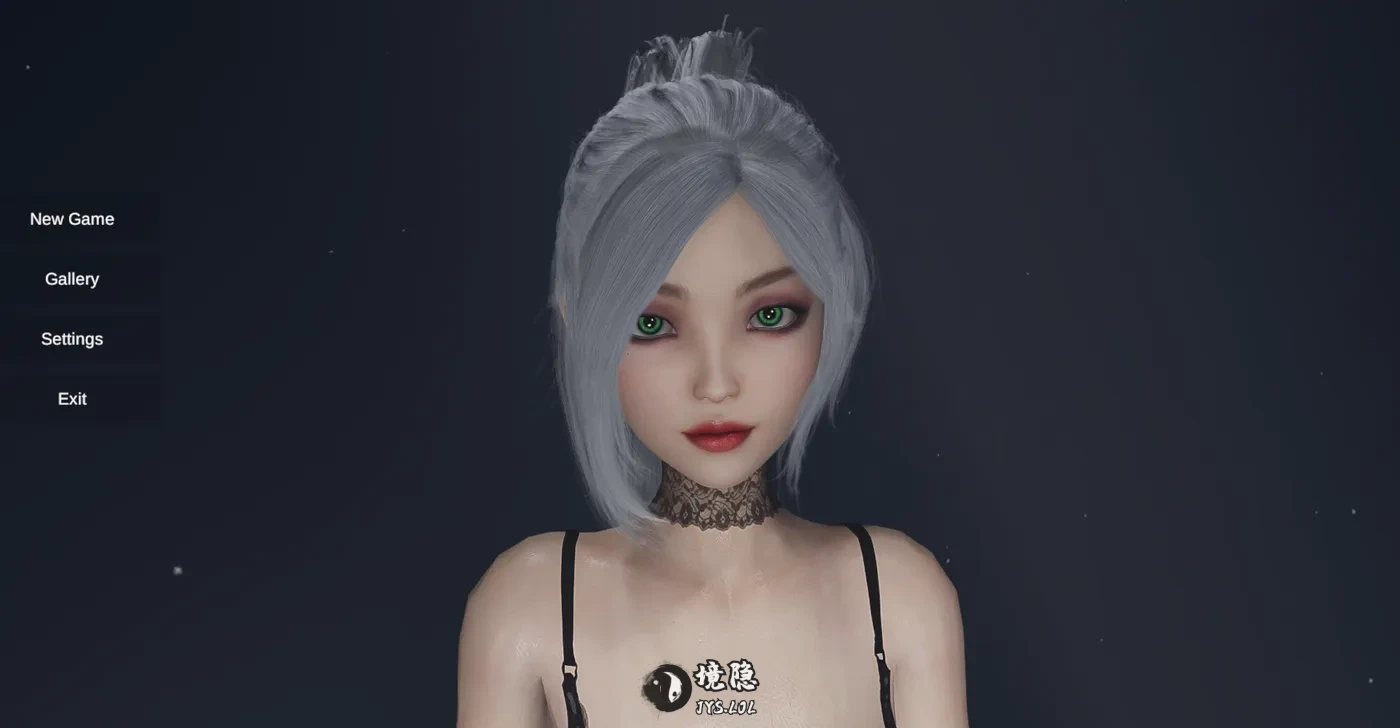Screen dimensions: 1400x728
Task: Click the highlighted sidebar strip under New Game
Action: point(80,248)
